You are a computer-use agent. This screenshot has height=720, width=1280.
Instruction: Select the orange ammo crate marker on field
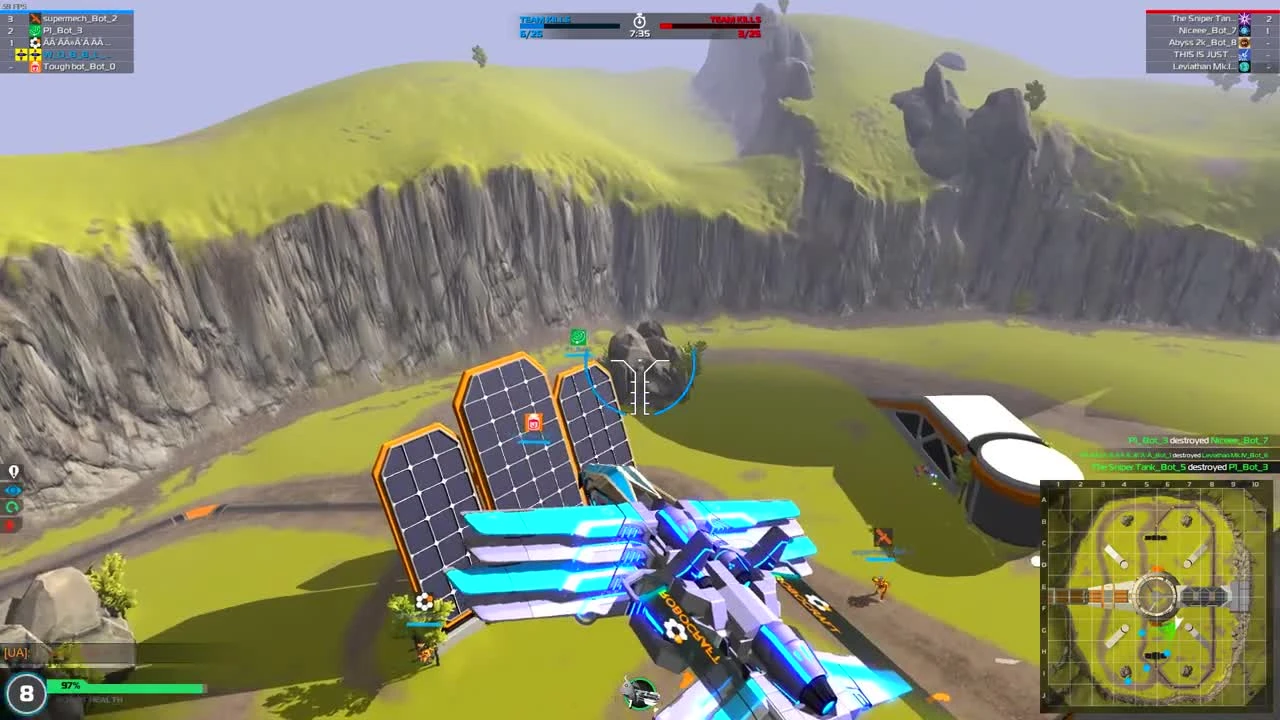(531, 423)
